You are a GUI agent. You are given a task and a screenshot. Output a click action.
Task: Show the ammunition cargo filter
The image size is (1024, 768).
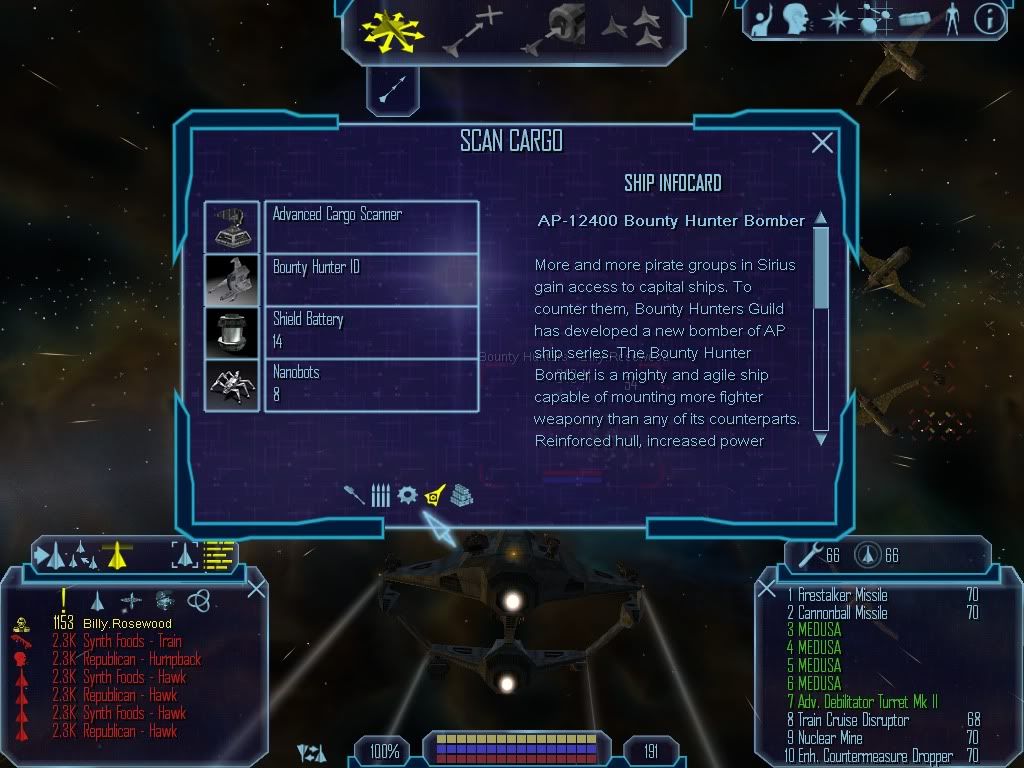(x=380, y=495)
